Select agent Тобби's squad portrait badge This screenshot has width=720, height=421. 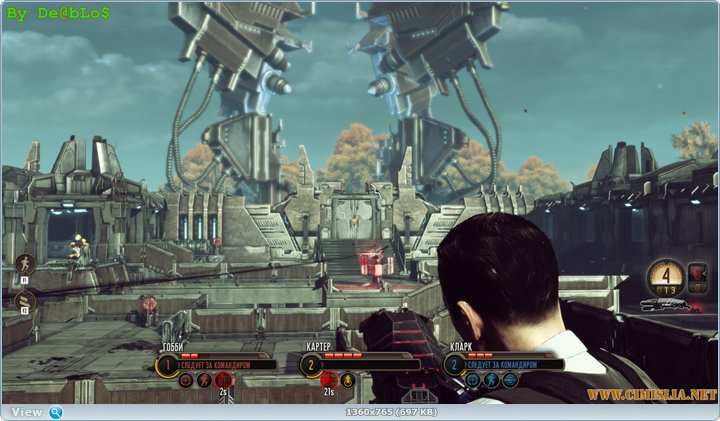pos(166,365)
